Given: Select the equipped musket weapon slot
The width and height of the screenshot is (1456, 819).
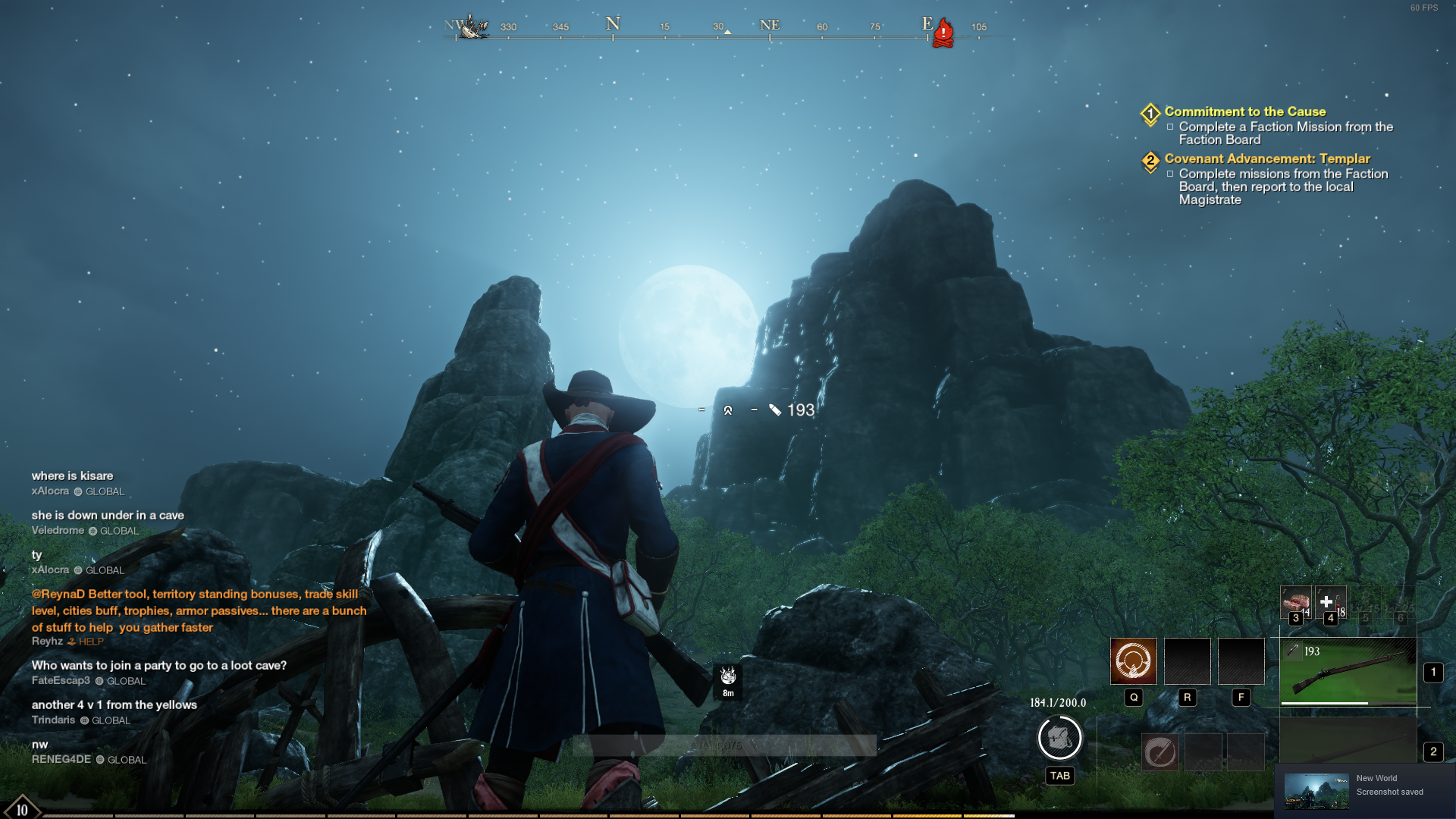Looking at the screenshot, I should pos(1348,670).
